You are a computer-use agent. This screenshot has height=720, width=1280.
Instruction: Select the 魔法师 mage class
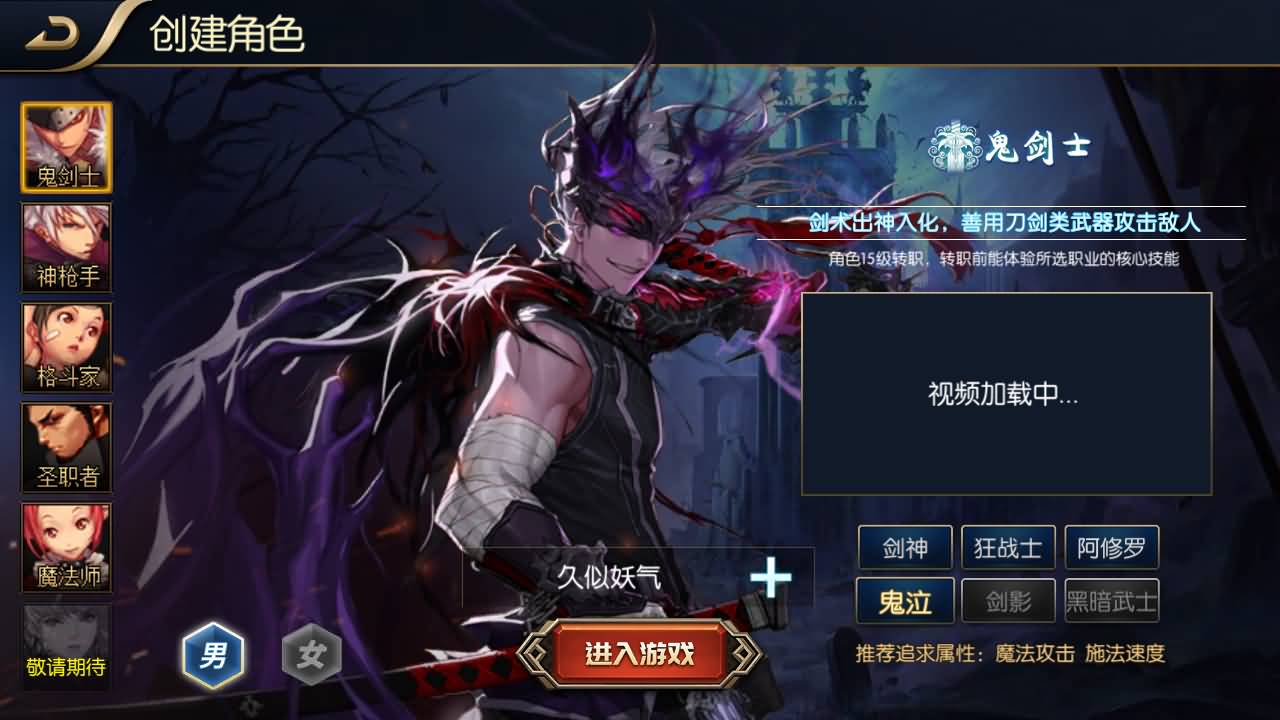[x=66, y=548]
